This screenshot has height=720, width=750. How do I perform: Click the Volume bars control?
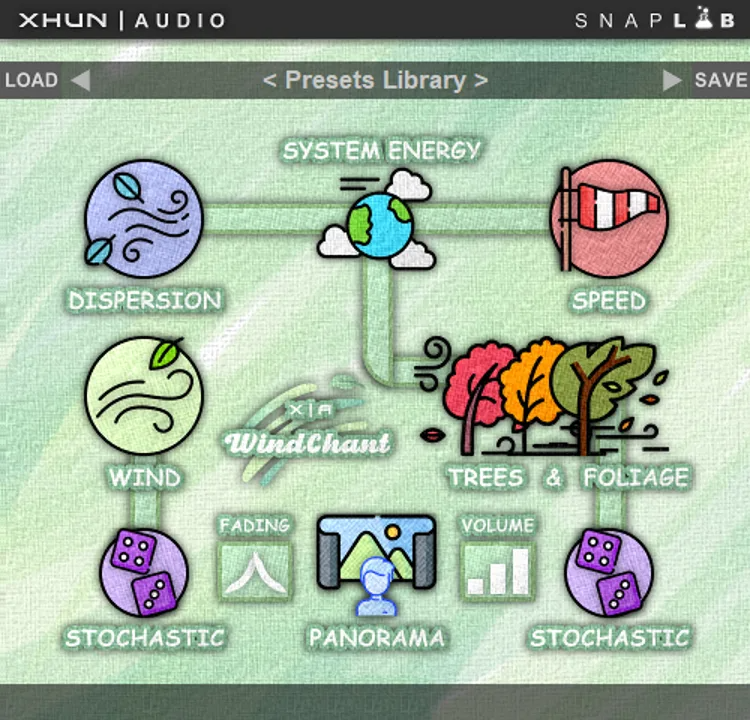498,569
